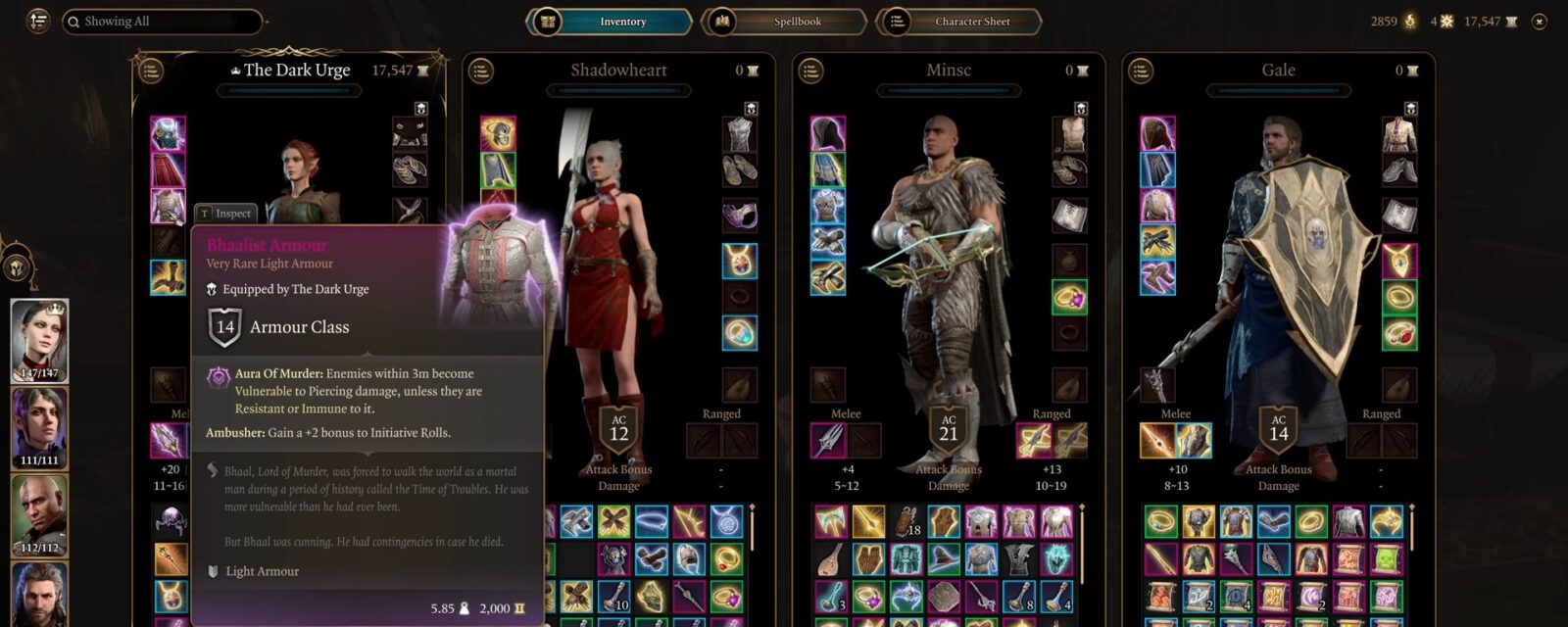Select Shadowheart's amulet equipment slot
Viewport: 1568px width, 627px height.
point(739,260)
